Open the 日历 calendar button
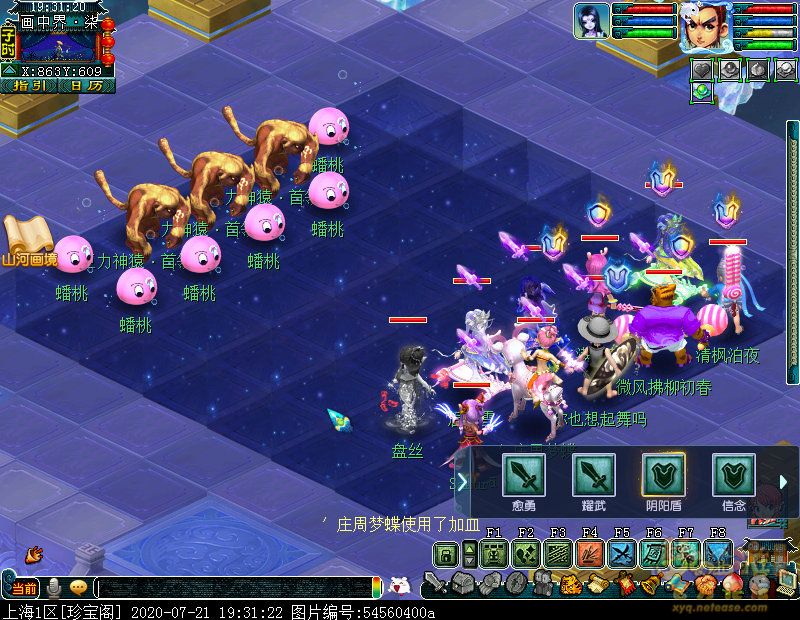Image resolution: width=800 pixels, height=620 pixels. [87, 86]
